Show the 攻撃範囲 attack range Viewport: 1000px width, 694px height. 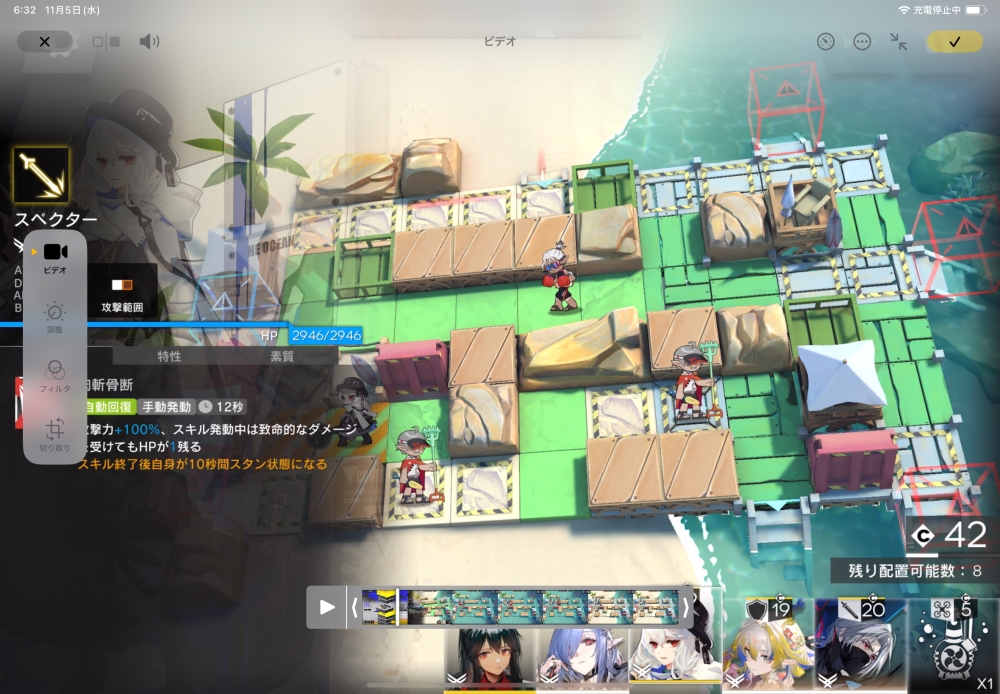point(121,293)
